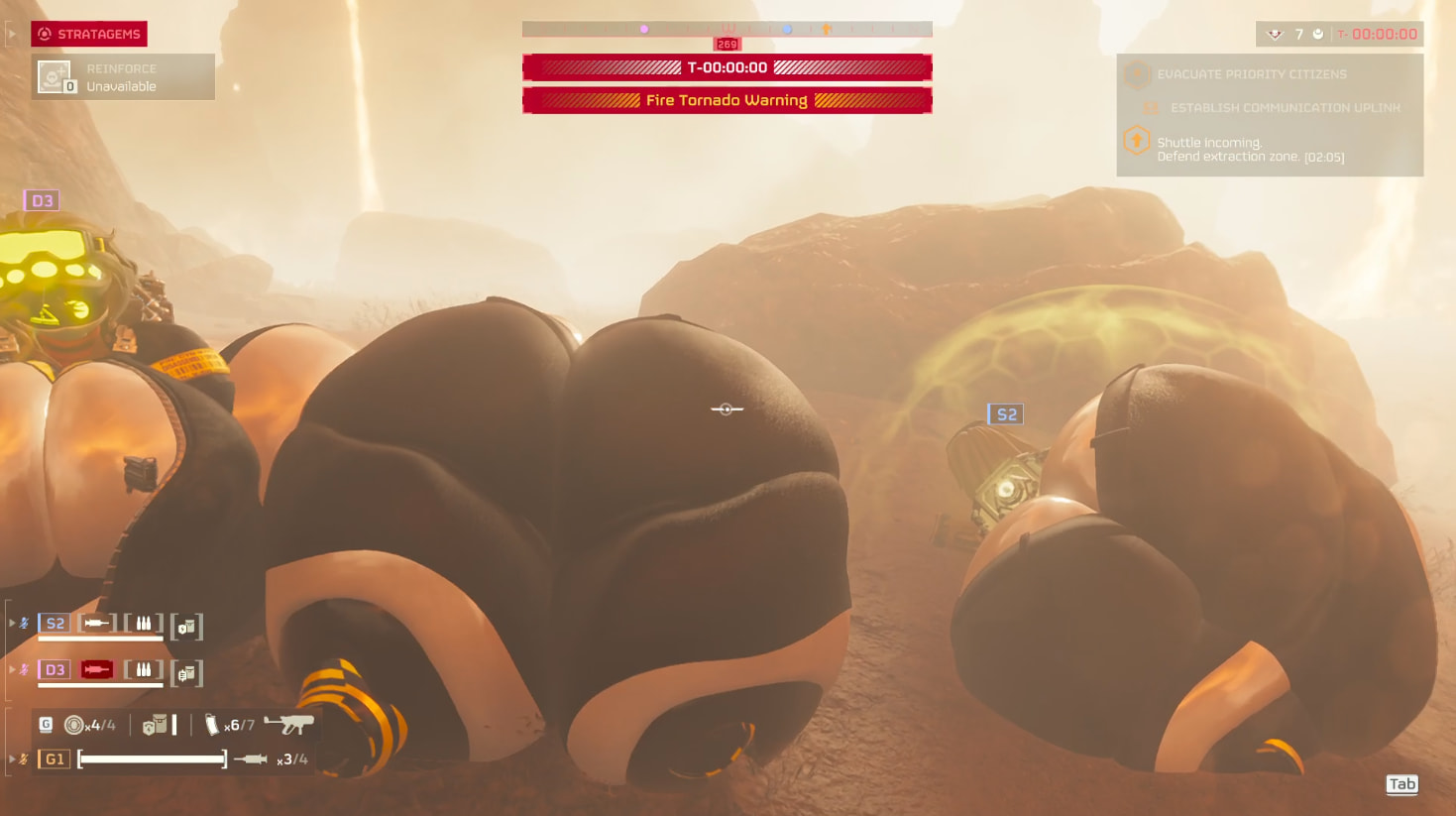
Task: Click the Evacuate Priority Citizens objective
Action: (1251, 74)
